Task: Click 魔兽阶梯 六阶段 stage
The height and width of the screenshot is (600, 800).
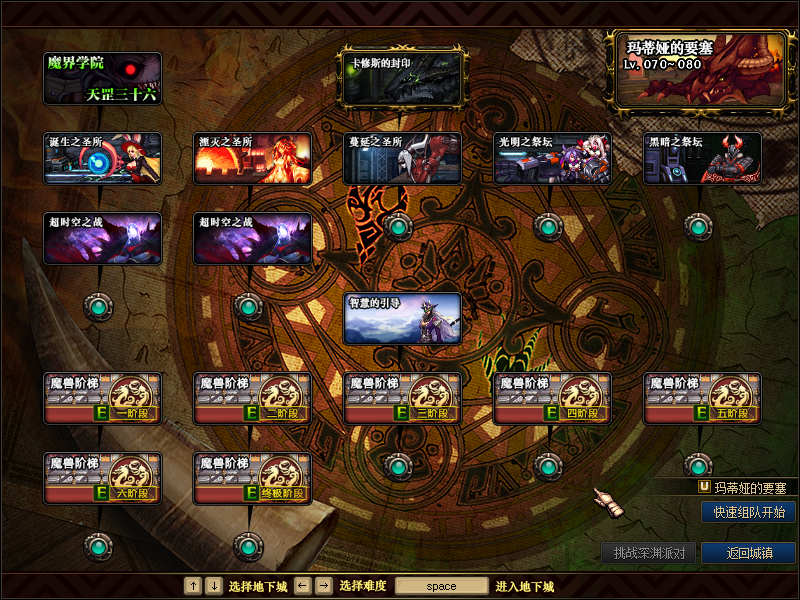Action: tap(103, 478)
